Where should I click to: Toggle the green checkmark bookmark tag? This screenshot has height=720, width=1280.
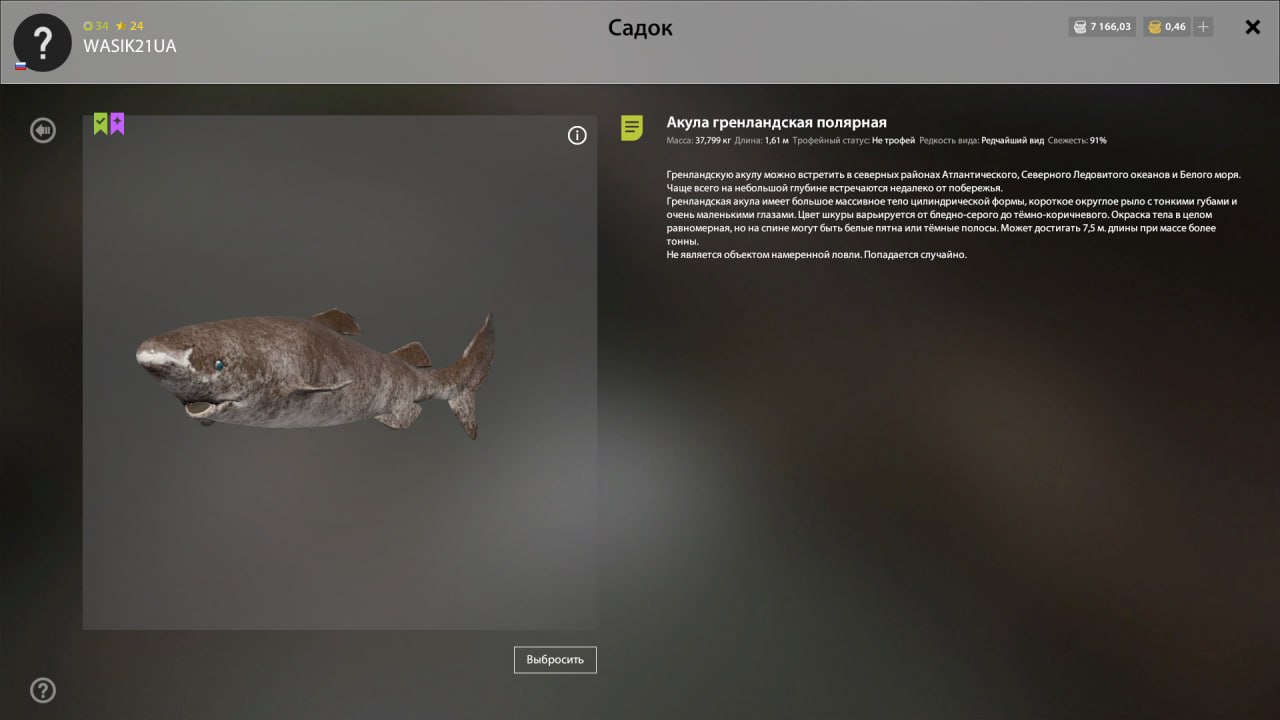[99, 122]
